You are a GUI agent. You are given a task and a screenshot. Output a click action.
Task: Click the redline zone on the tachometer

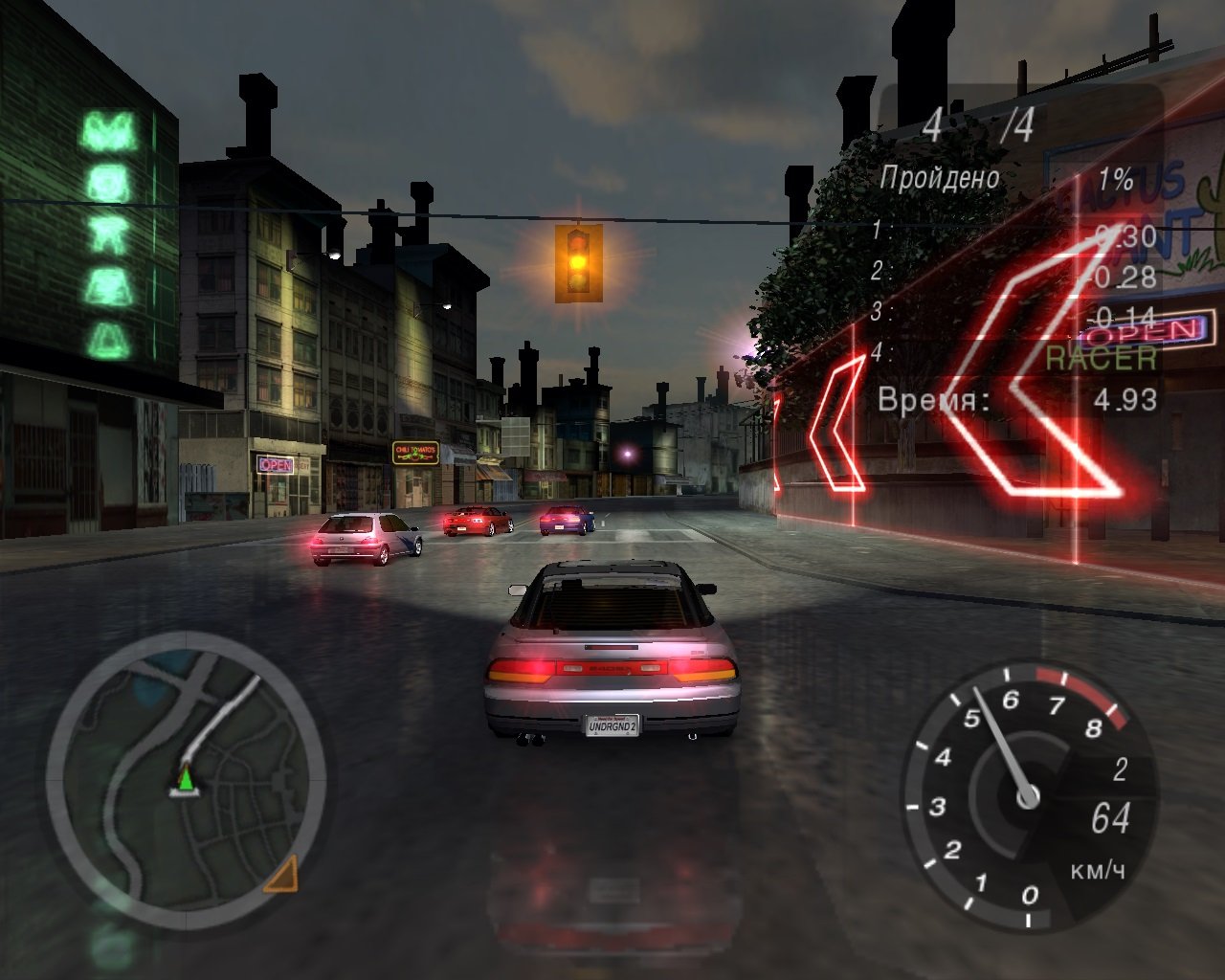point(1081,699)
